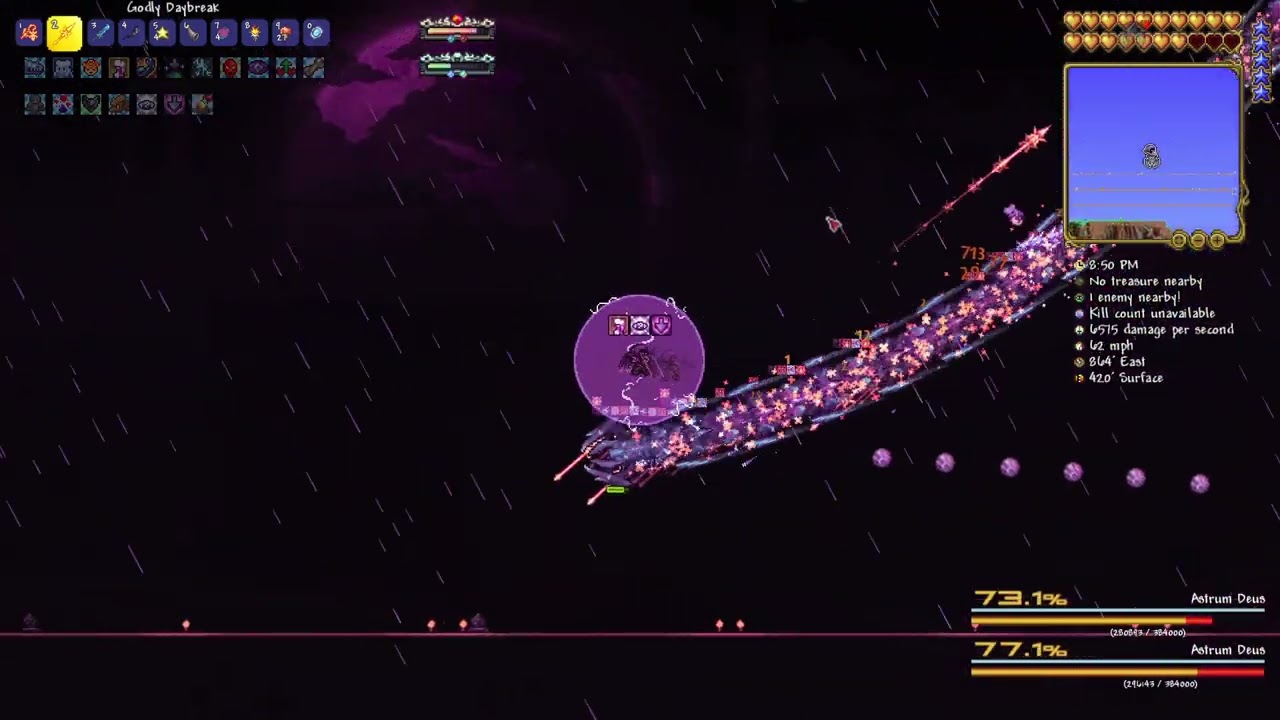Image resolution: width=1280 pixels, height=720 pixels.
Task: Zoom in the minimap with the plus button
Action: coord(1217,239)
